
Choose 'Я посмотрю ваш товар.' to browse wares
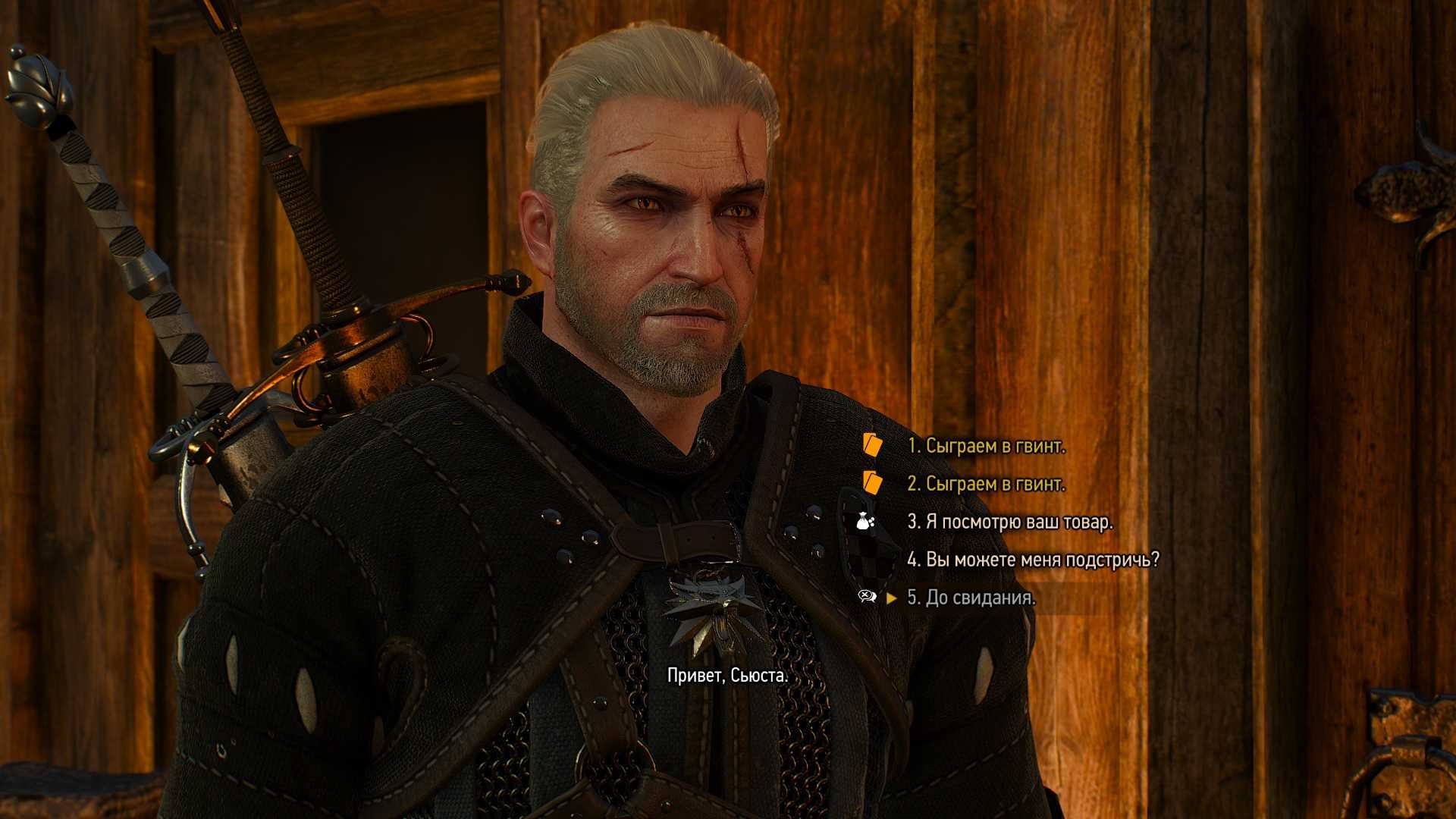pos(1009,522)
